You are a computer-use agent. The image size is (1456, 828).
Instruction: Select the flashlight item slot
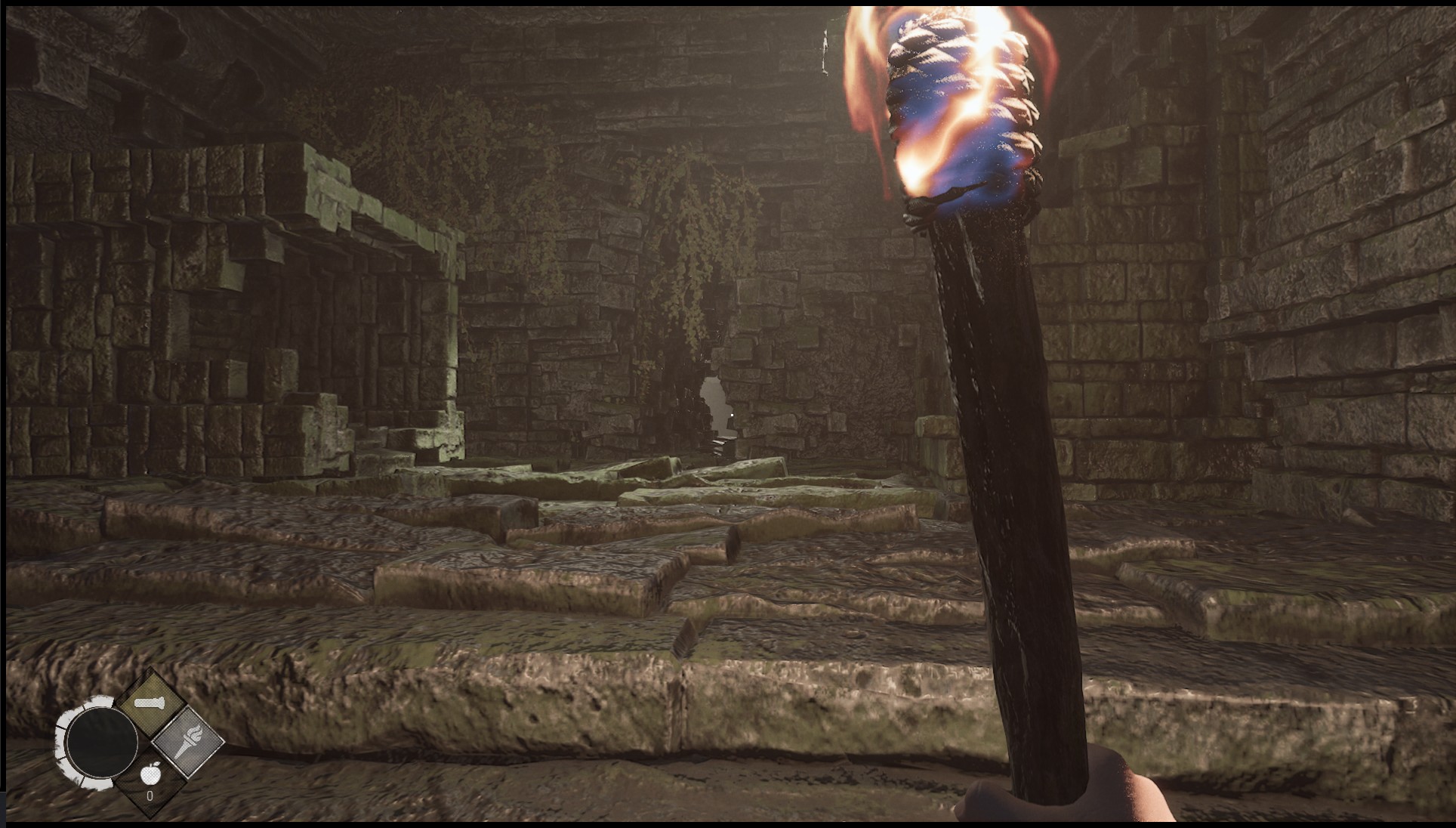coord(150,703)
